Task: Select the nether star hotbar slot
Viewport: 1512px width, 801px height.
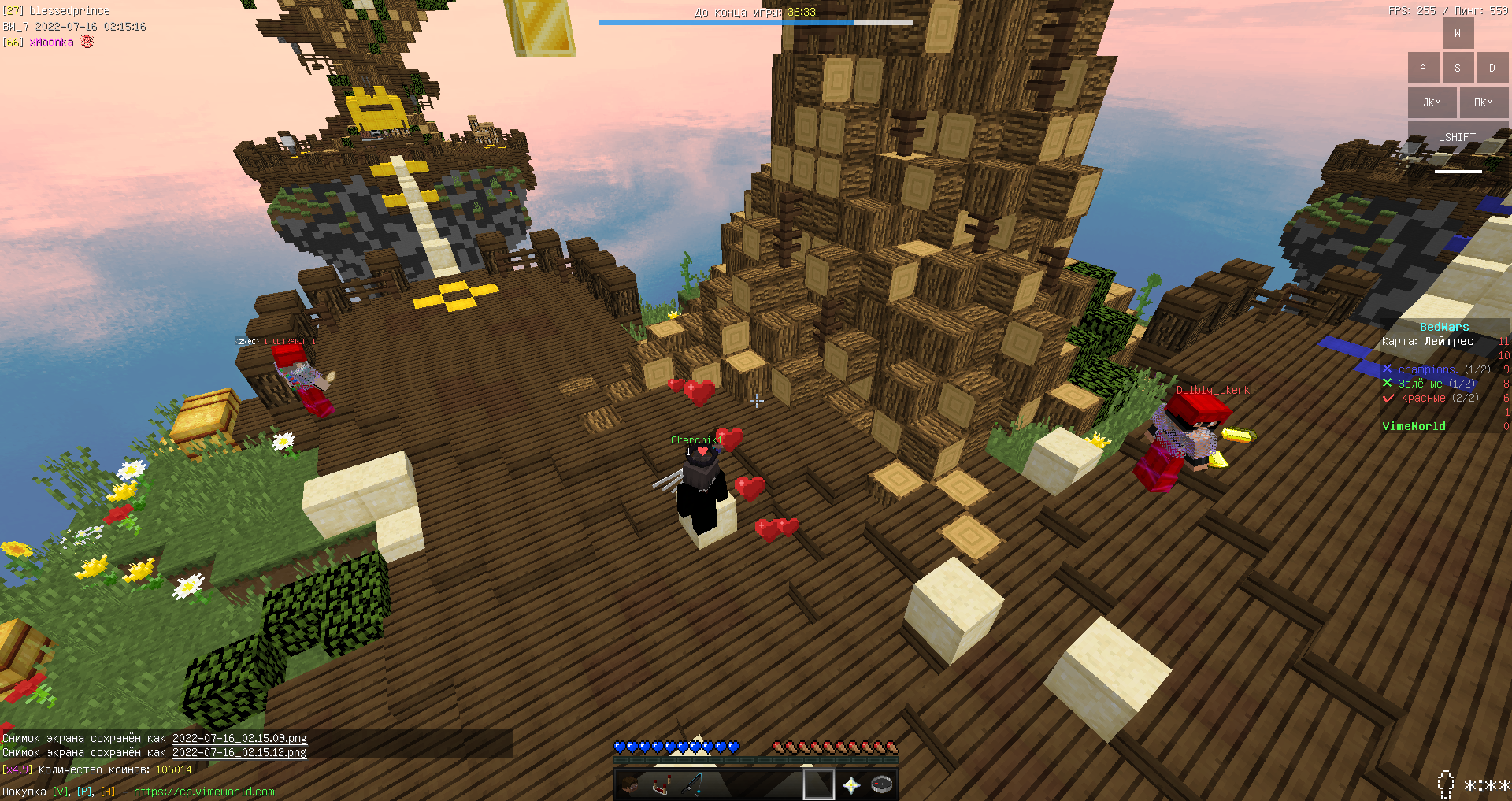Action: 851,784
